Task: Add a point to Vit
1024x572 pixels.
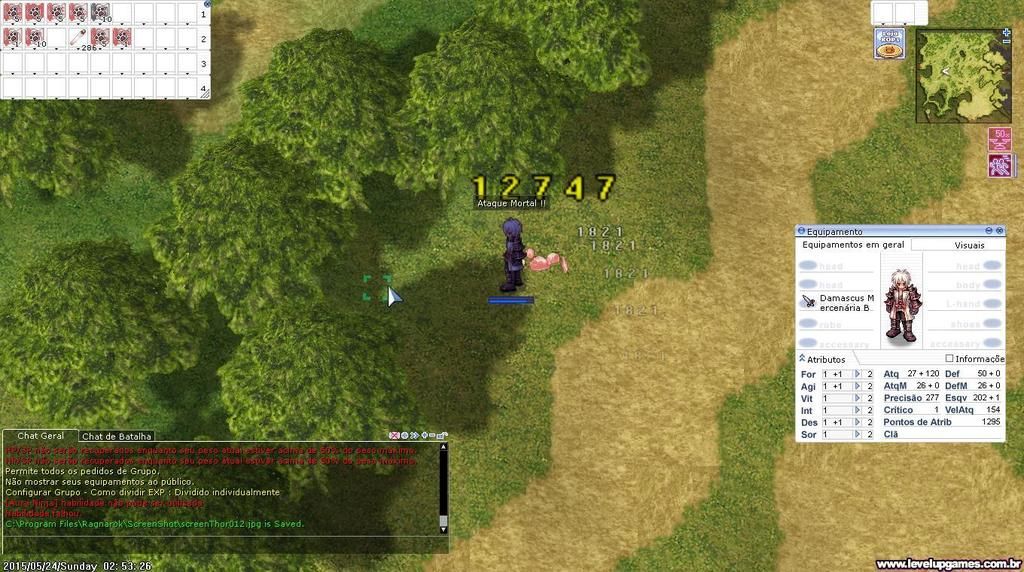Action: [857, 398]
